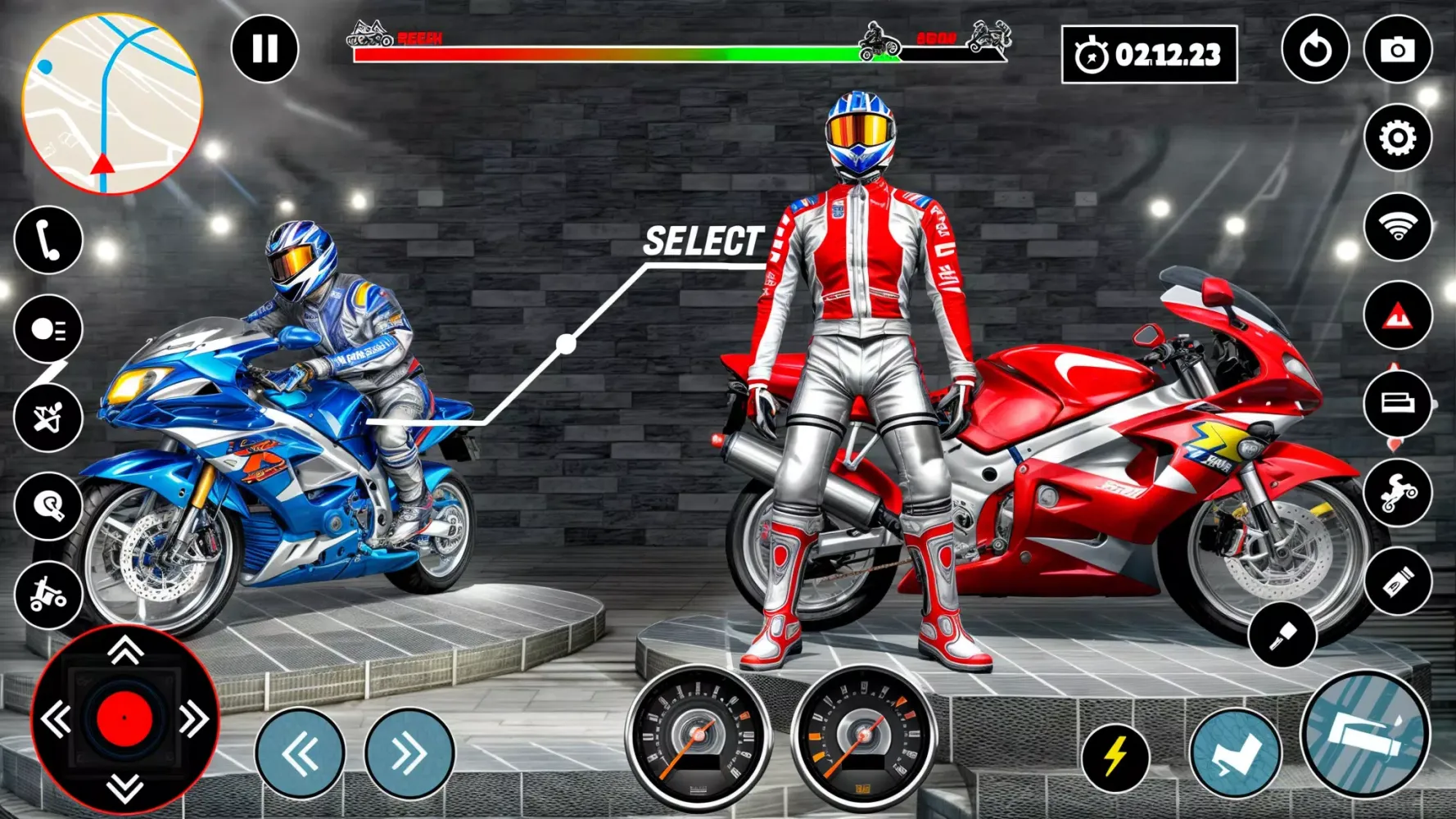Image resolution: width=1456 pixels, height=819 pixels.
Task: Steer left with the blue double-arrow button
Action: click(x=300, y=753)
